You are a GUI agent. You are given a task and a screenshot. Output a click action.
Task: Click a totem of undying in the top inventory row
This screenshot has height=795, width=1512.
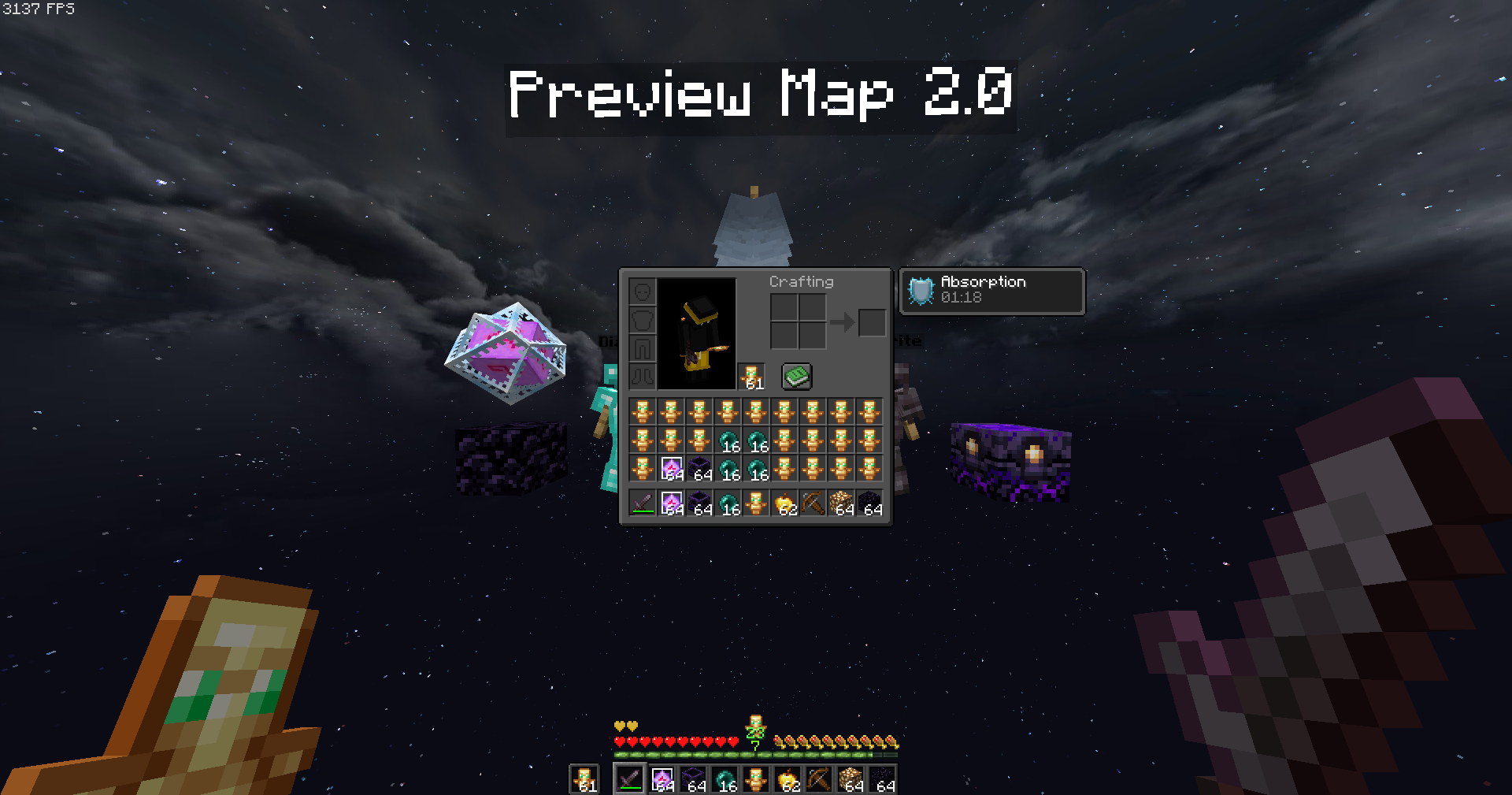pyautogui.click(x=642, y=411)
